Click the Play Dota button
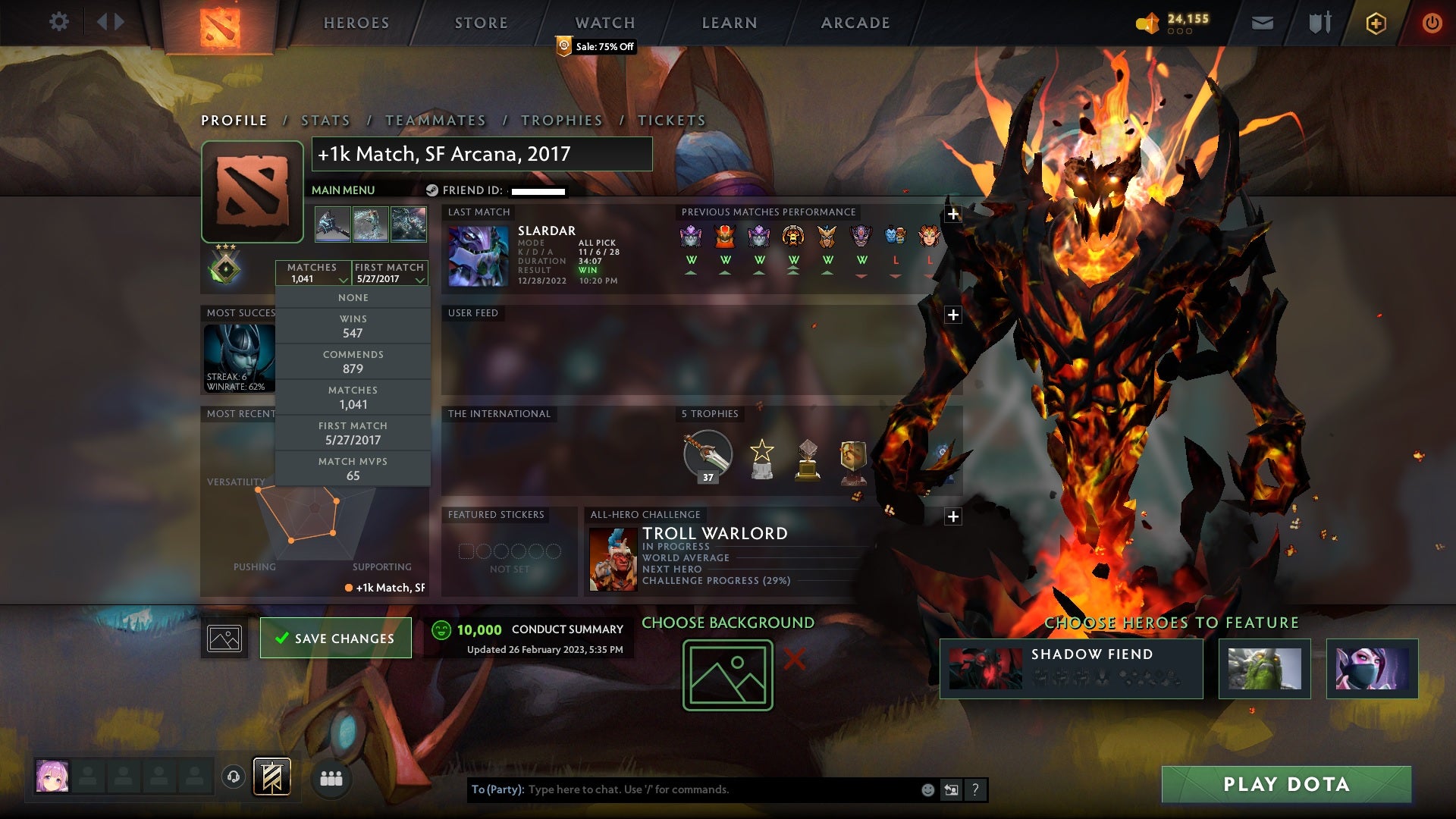 click(x=1286, y=784)
